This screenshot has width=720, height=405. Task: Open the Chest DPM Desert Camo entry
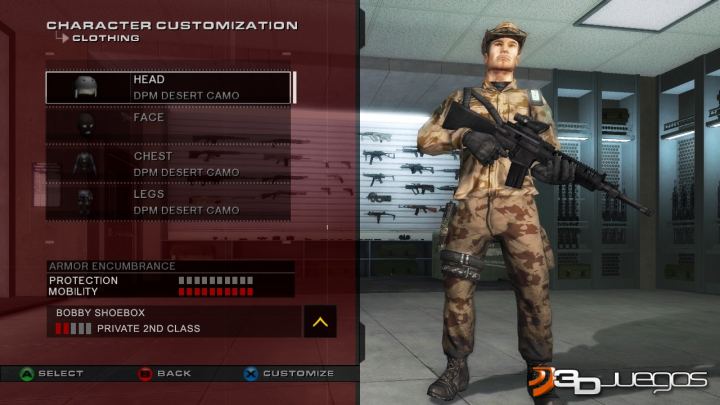click(168, 164)
